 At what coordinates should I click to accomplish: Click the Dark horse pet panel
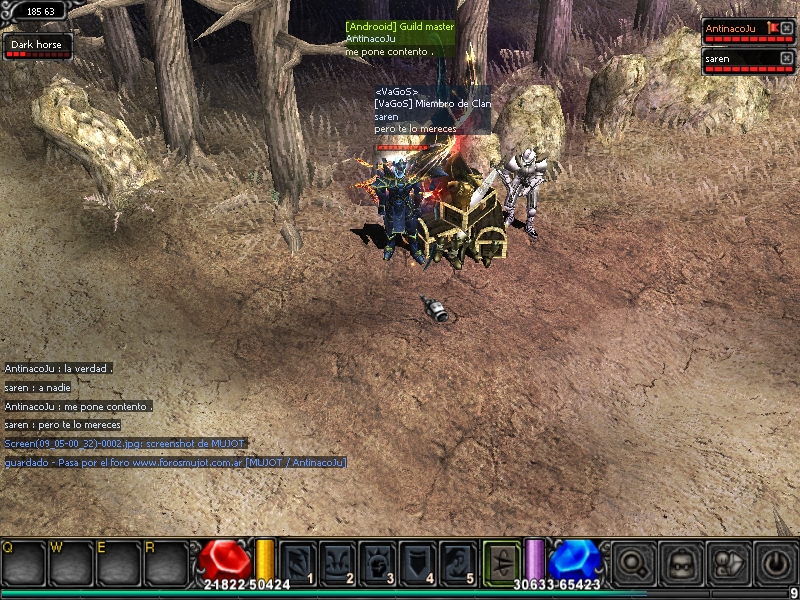(x=37, y=47)
